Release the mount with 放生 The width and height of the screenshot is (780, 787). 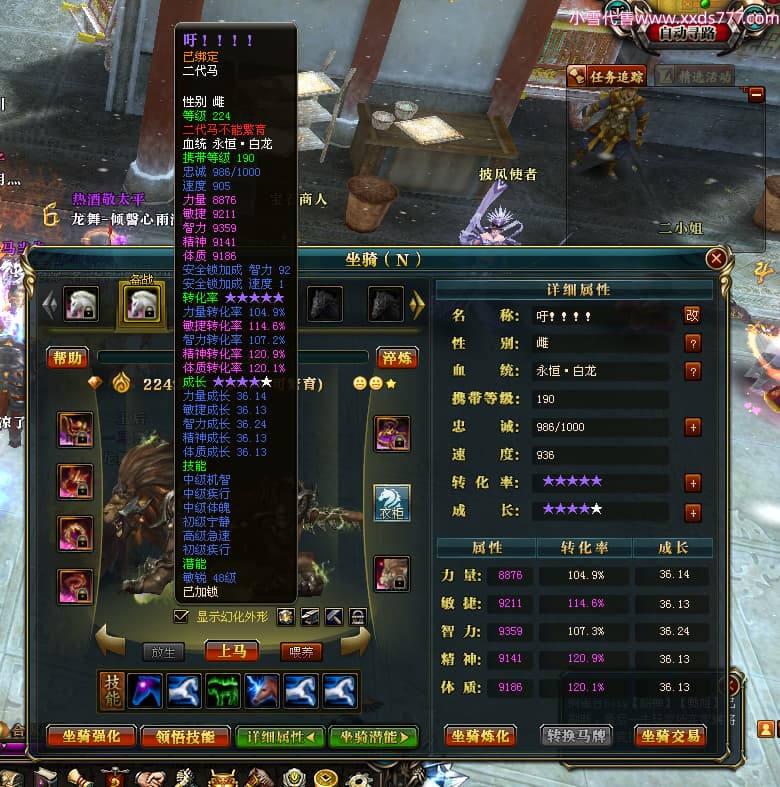coord(163,652)
